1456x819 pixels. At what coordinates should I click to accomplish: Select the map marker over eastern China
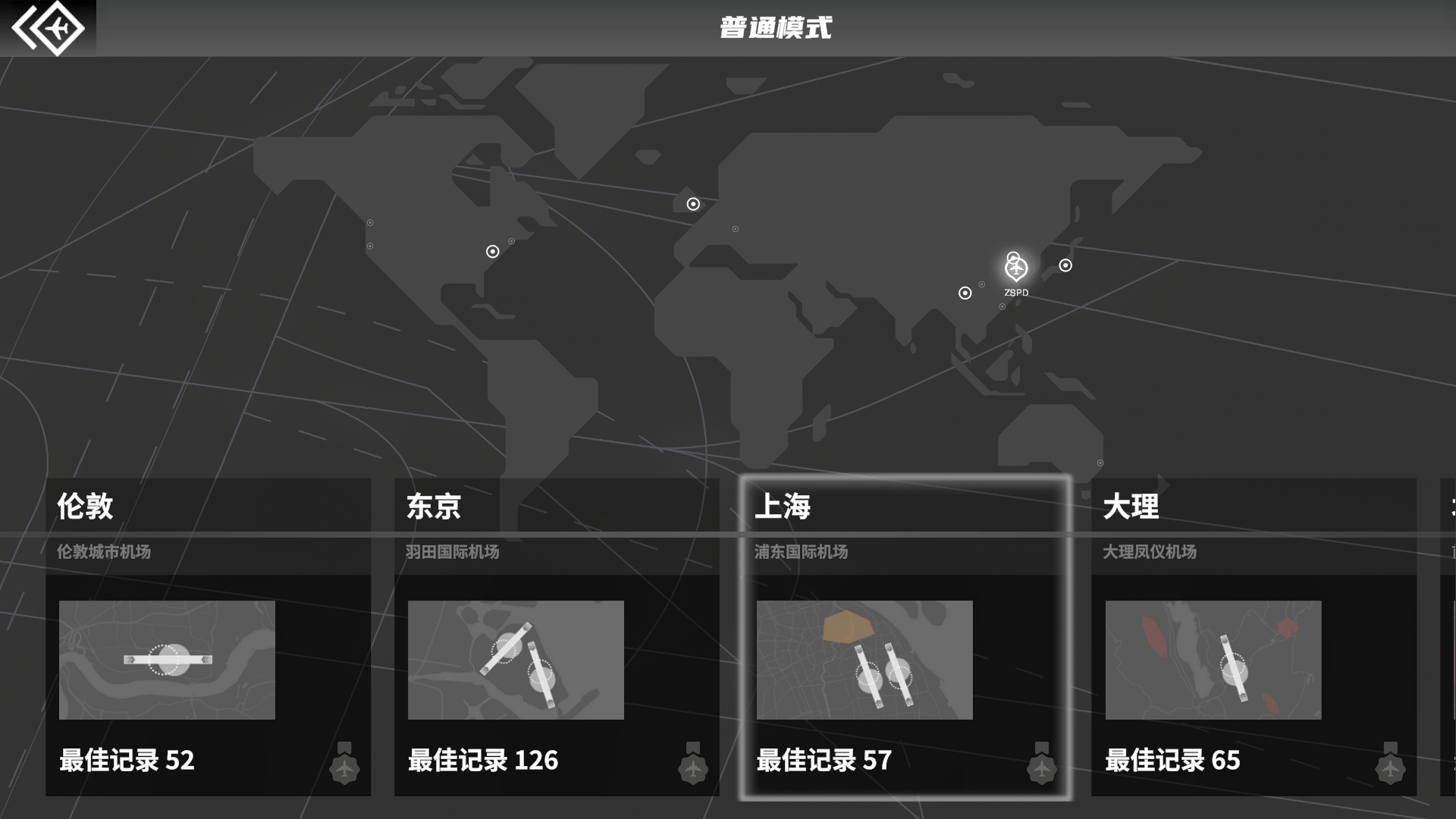coord(964,291)
